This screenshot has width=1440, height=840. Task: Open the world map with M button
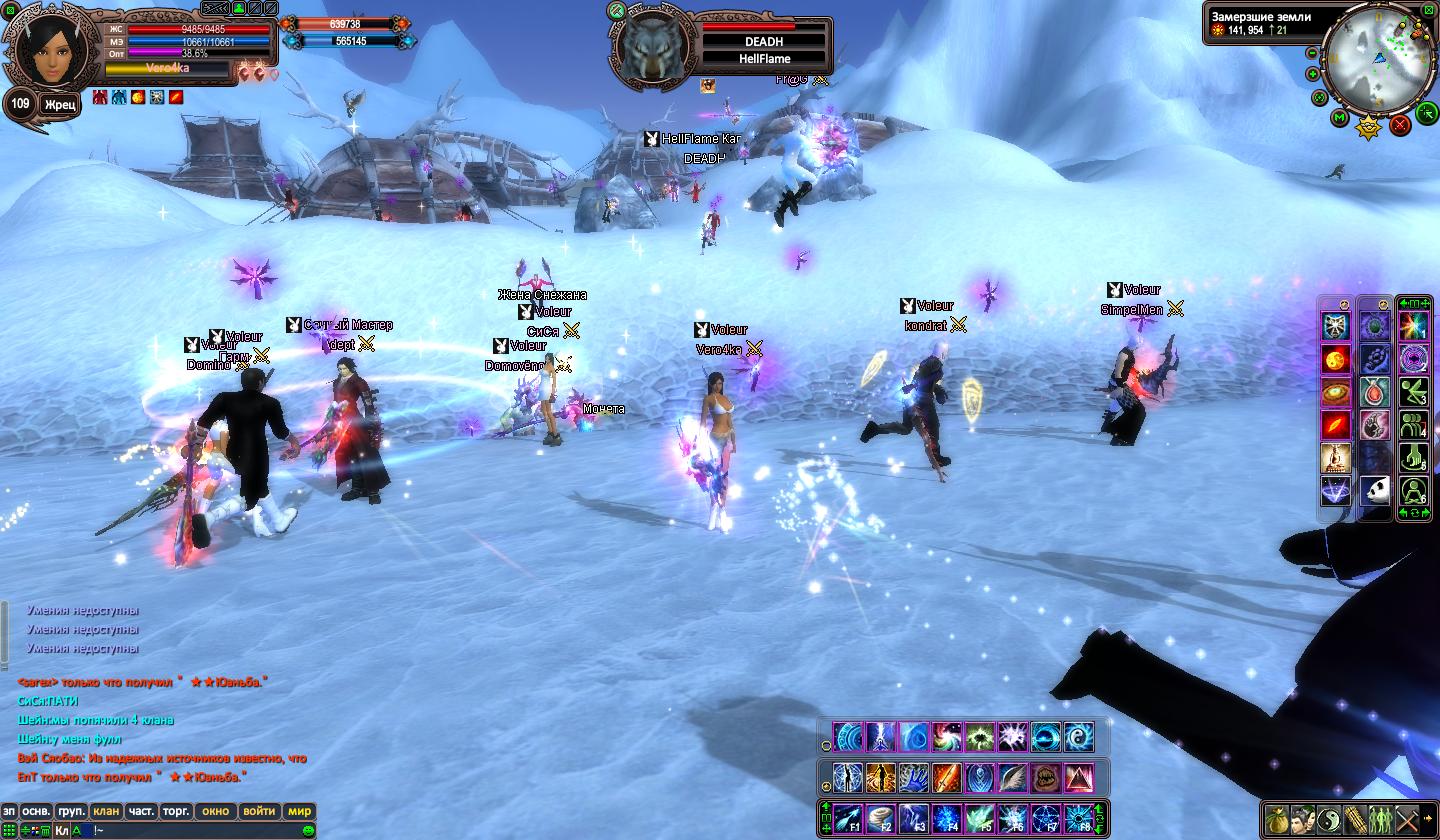pyautogui.click(x=1340, y=117)
